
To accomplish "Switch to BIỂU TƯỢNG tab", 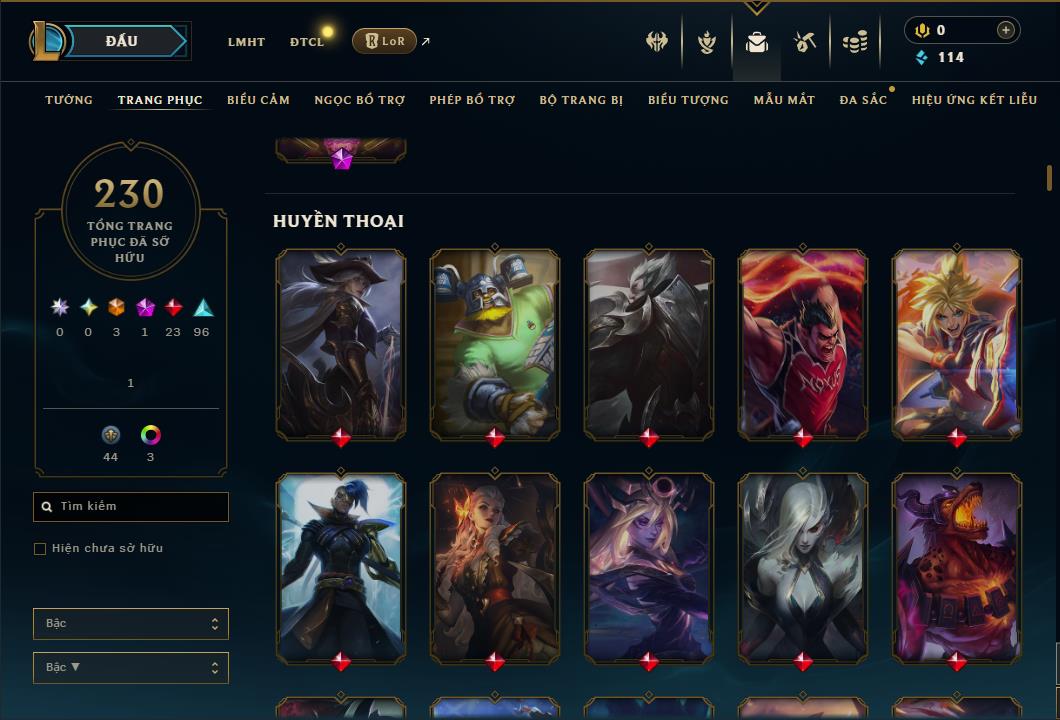I will [688, 100].
